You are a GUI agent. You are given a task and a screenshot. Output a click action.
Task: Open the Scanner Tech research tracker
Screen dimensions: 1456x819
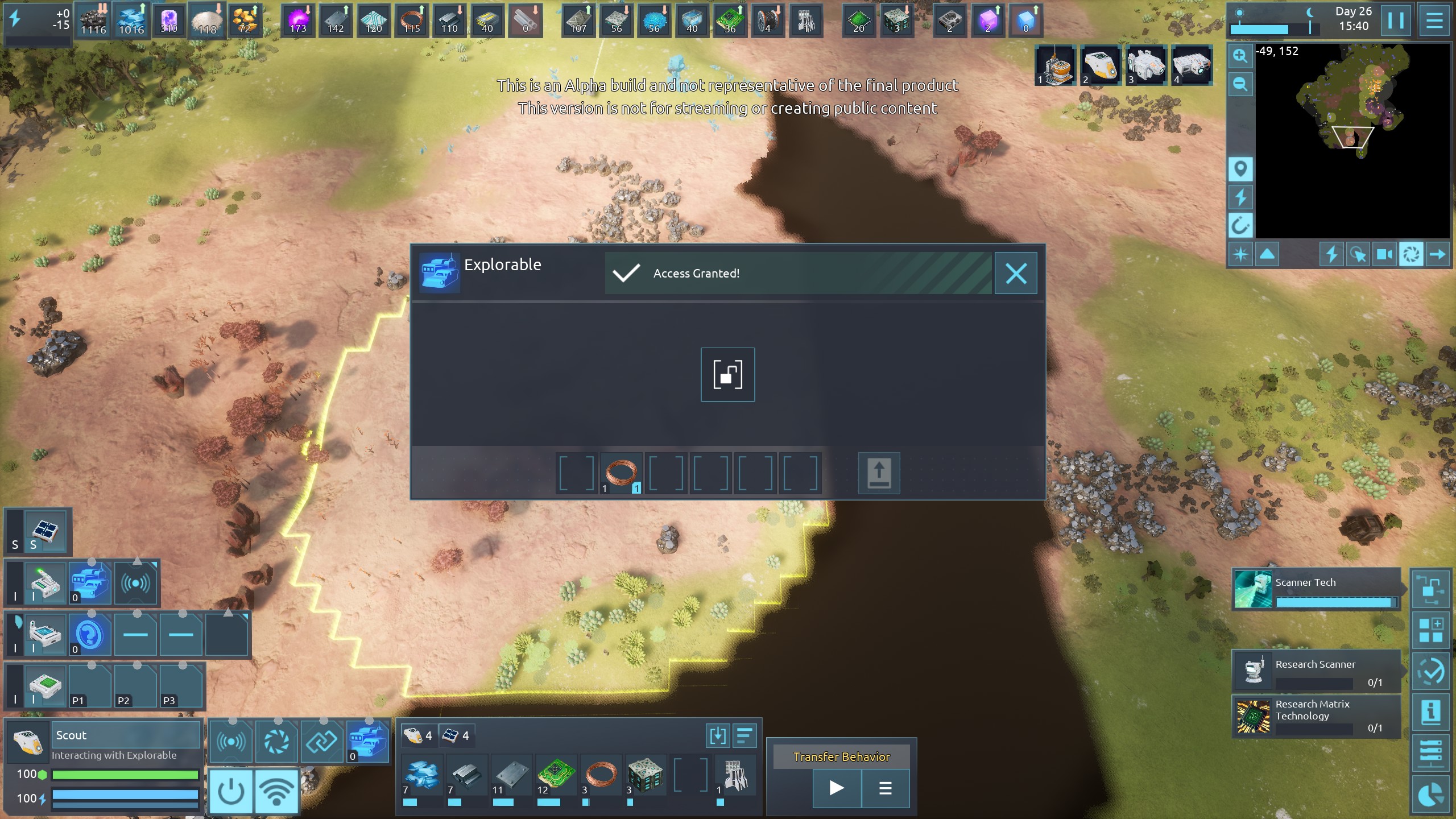point(1316,590)
